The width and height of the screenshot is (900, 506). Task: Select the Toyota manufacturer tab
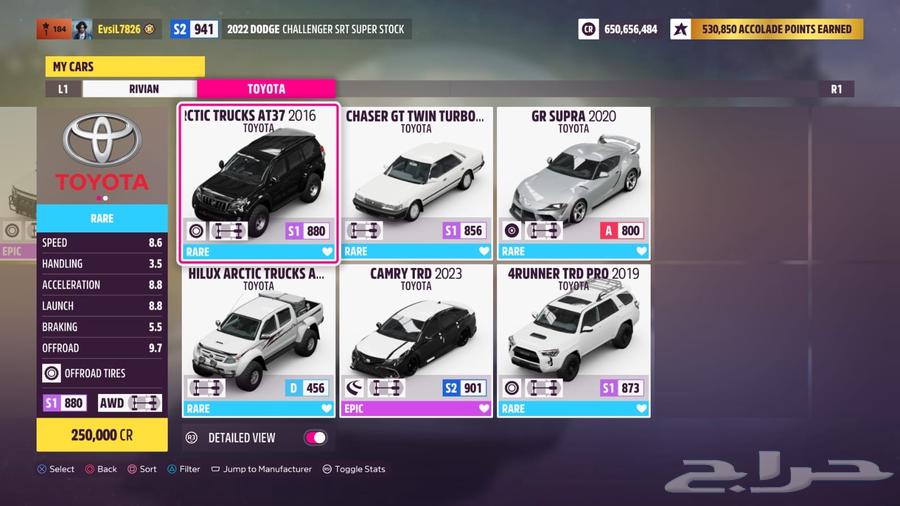coord(266,89)
